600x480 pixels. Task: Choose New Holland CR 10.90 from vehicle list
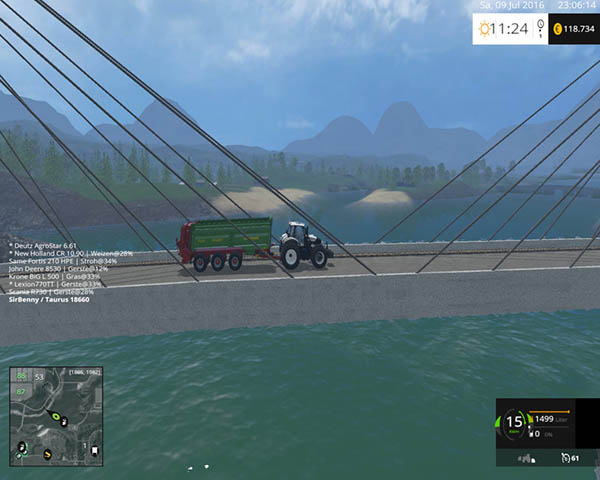click(70, 253)
